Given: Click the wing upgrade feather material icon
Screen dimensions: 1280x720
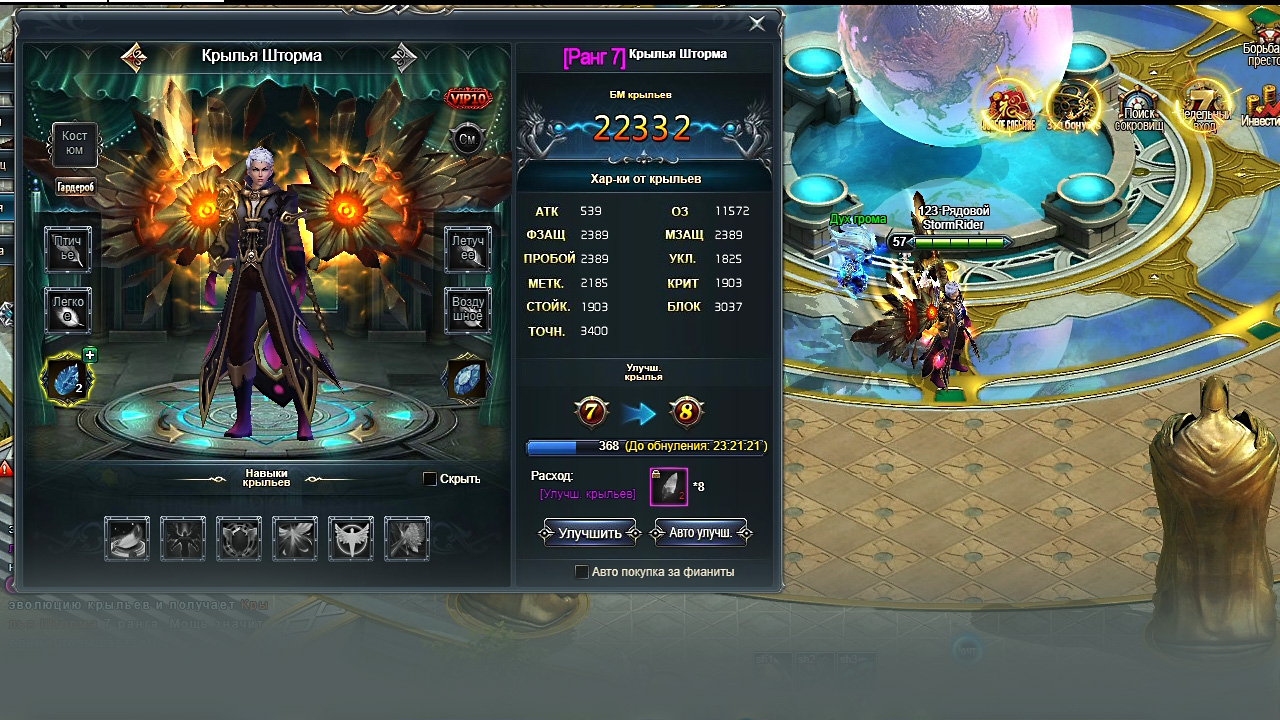Looking at the screenshot, I should [669, 487].
